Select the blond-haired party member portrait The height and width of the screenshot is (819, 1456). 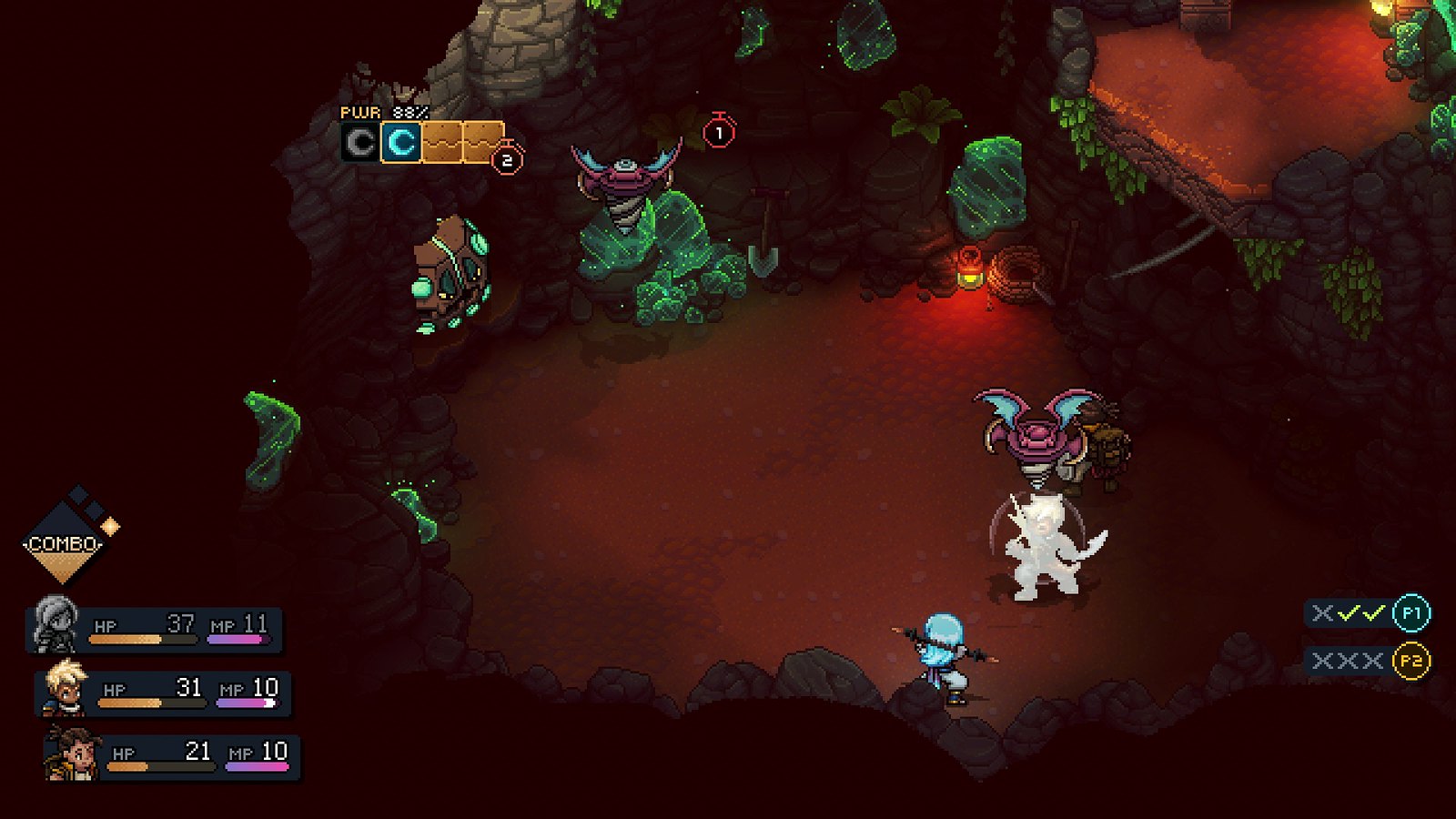pyautogui.click(x=66, y=688)
